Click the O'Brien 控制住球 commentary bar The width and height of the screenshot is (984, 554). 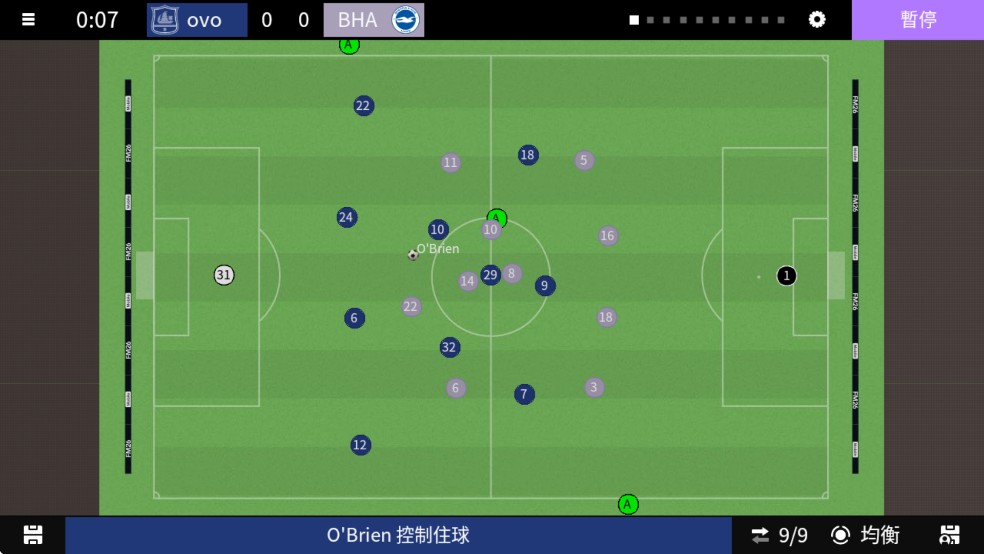[x=398, y=535]
